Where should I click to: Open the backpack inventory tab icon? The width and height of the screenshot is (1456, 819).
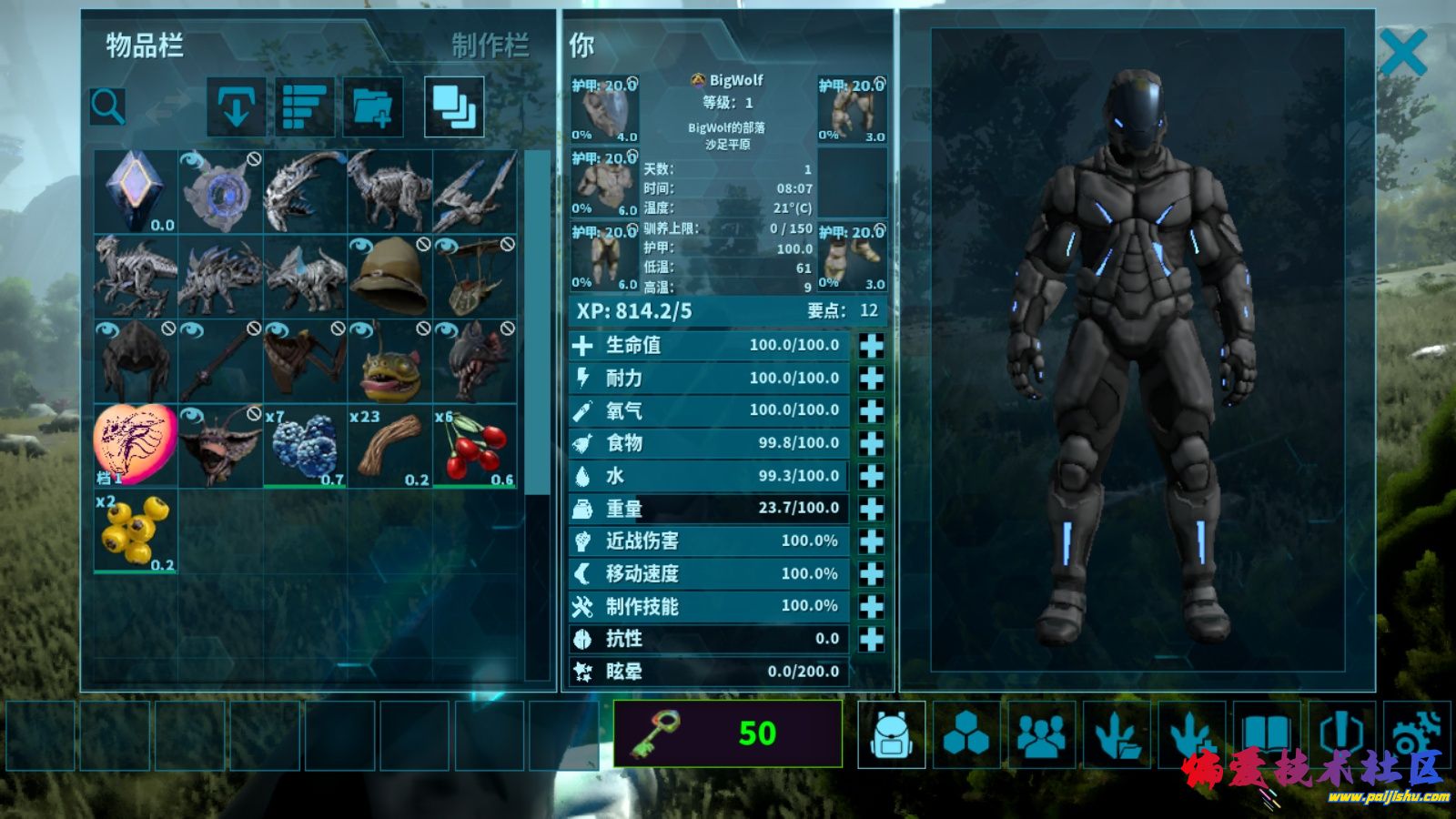pyautogui.click(x=891, y=734)
